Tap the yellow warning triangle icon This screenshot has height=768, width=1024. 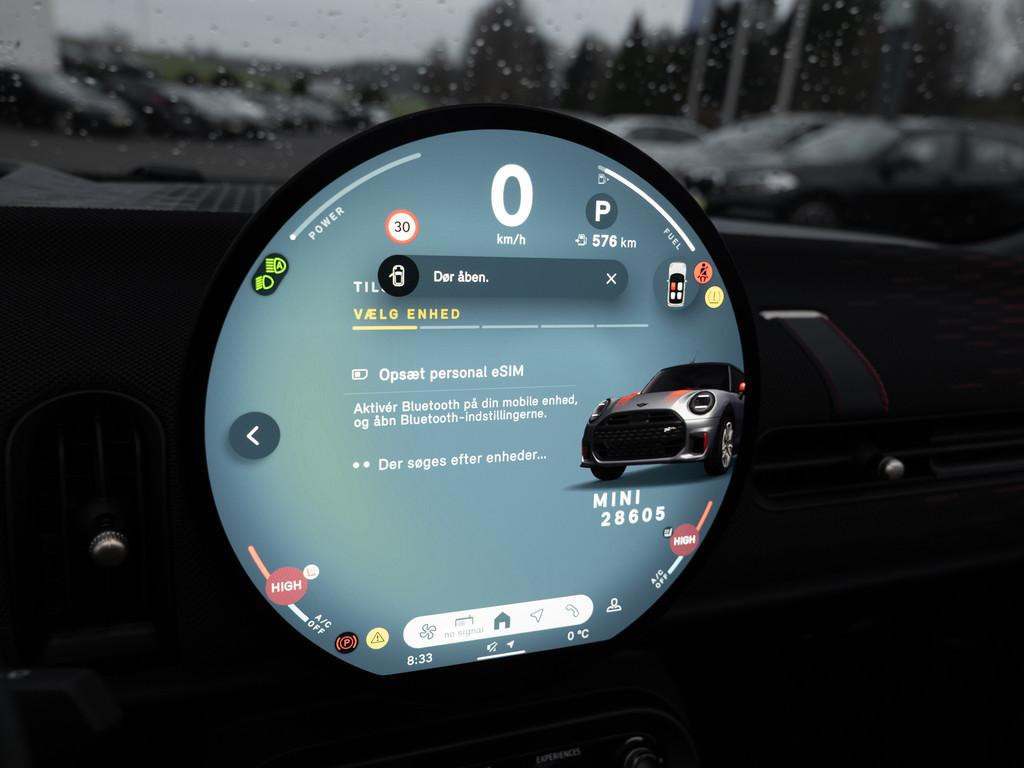click(377, 638)
